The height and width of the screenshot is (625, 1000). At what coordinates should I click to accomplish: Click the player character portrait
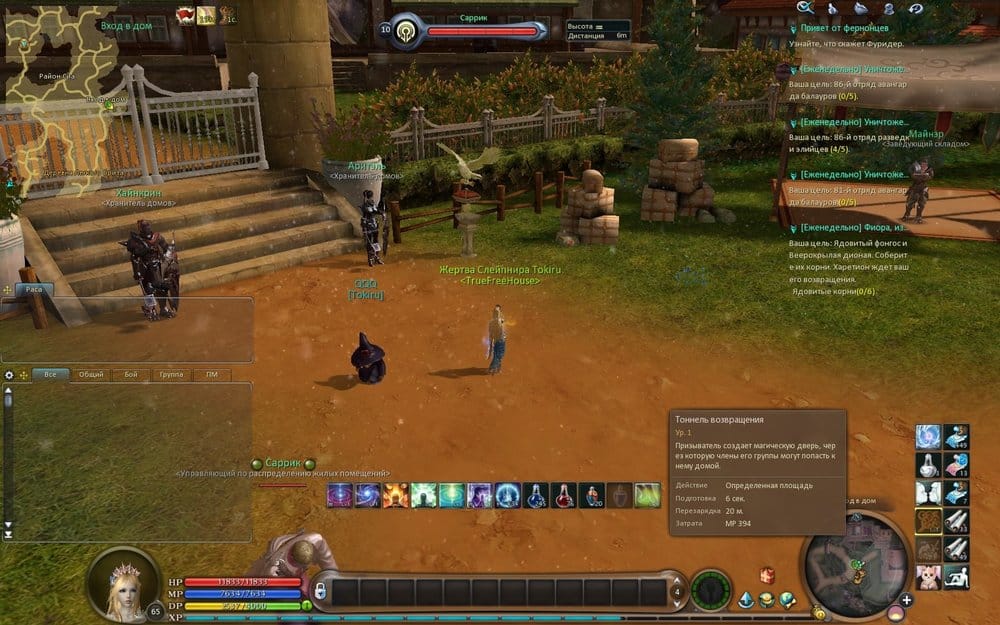tap(123, 584)
